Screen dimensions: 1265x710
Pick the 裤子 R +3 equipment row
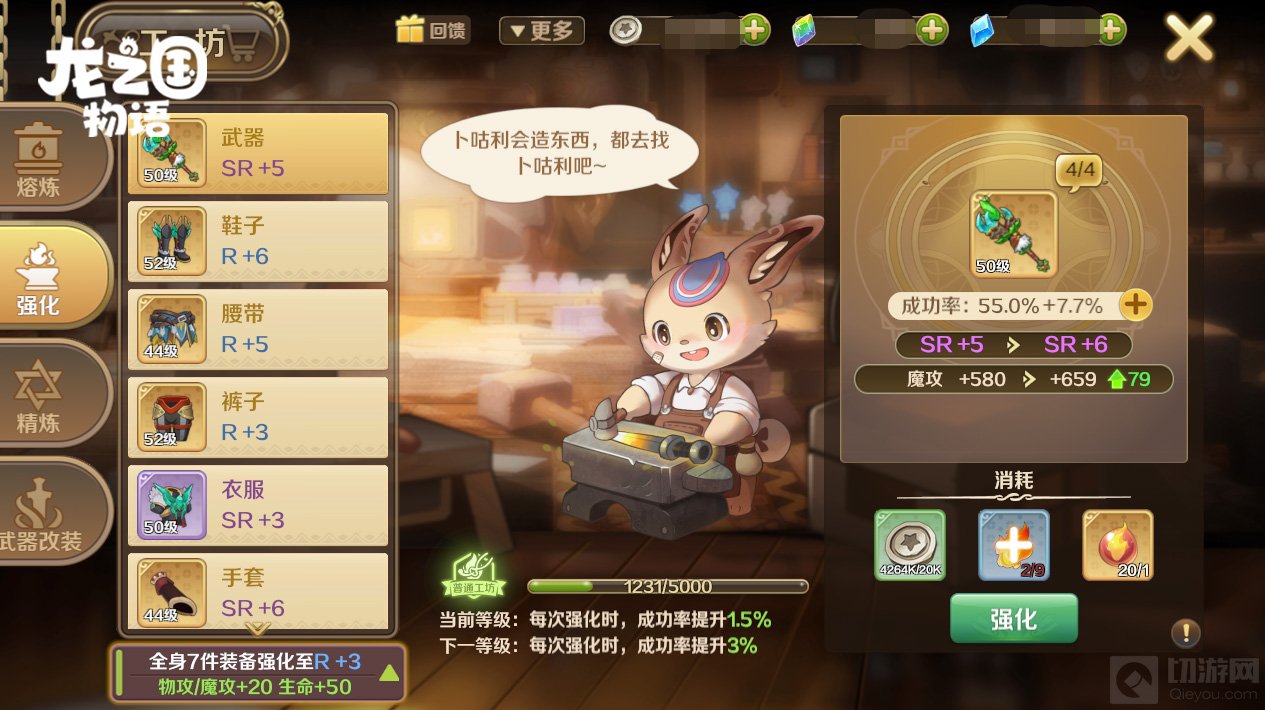coord(258,417)
